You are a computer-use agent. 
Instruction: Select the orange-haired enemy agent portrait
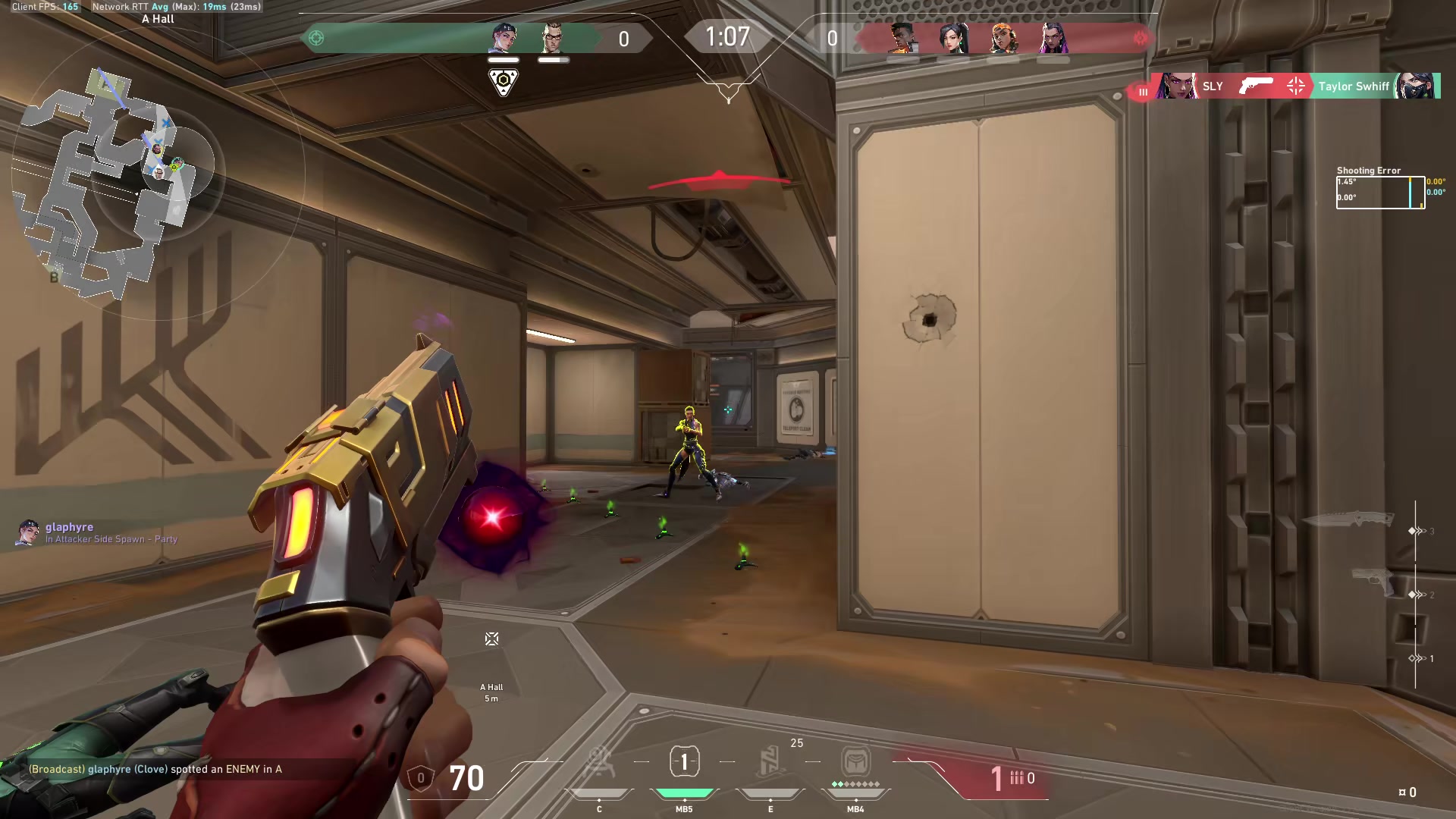[x=1003, y=38]
